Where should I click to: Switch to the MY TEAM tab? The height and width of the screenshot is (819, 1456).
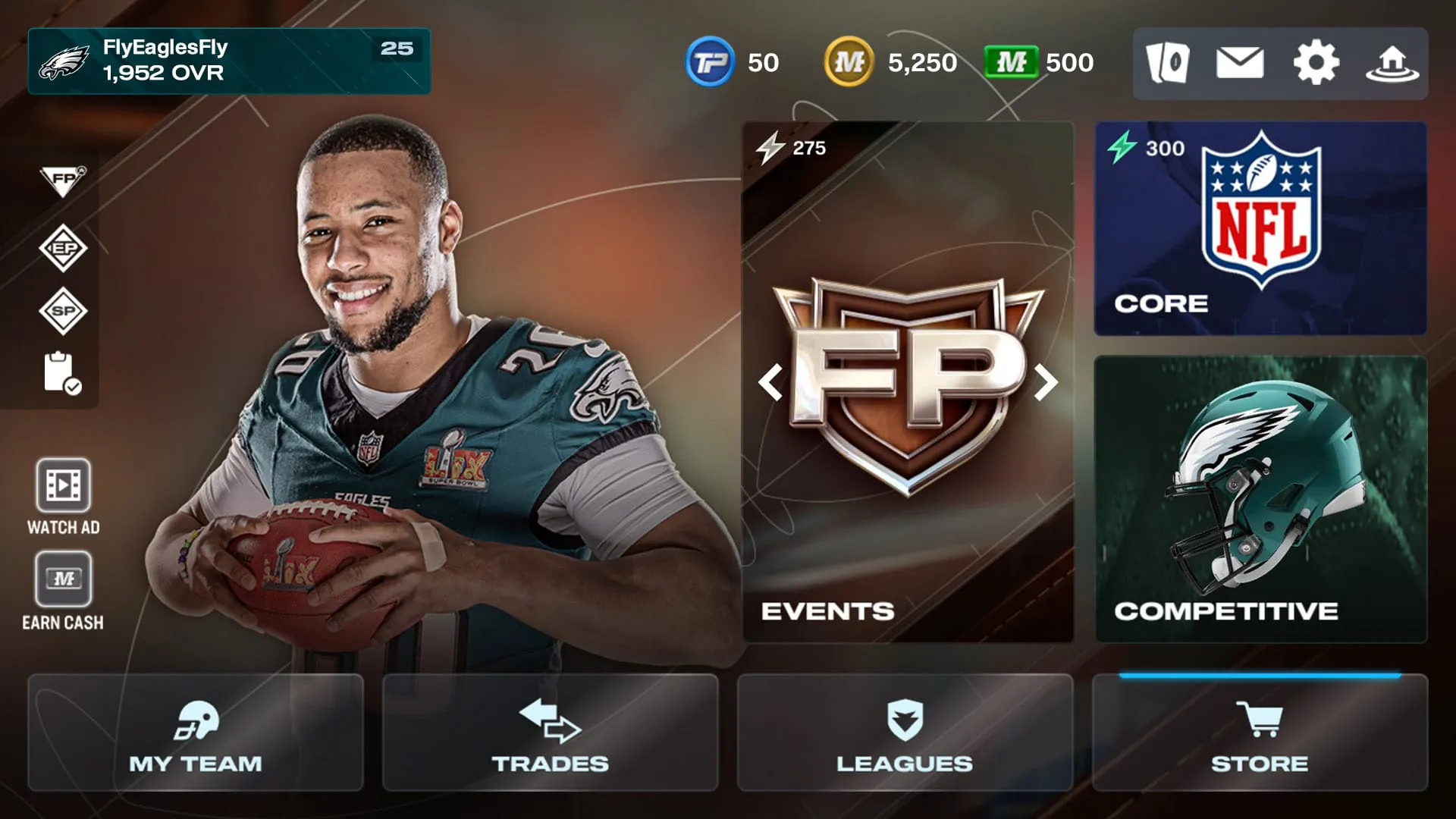(x=194, y=732)
